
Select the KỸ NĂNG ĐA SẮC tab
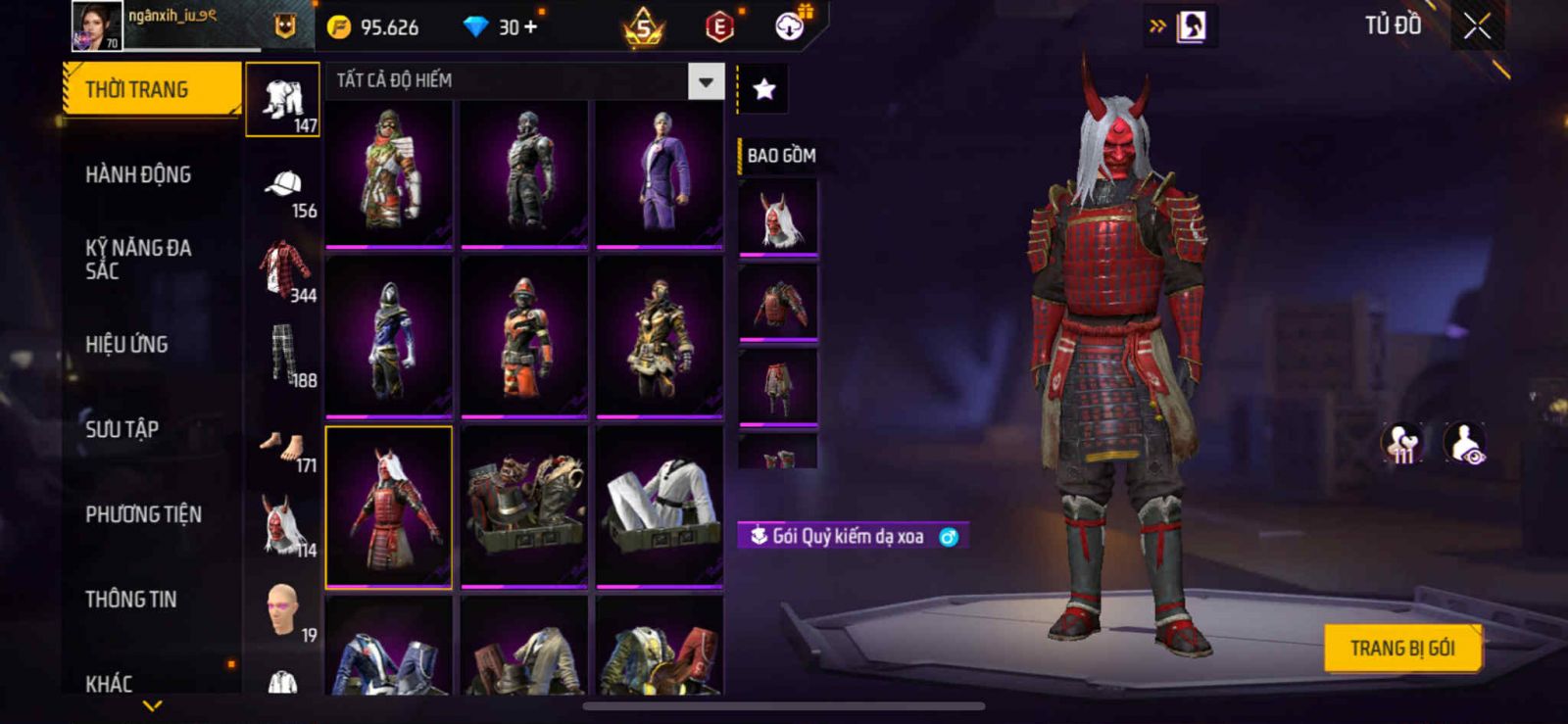138,260
